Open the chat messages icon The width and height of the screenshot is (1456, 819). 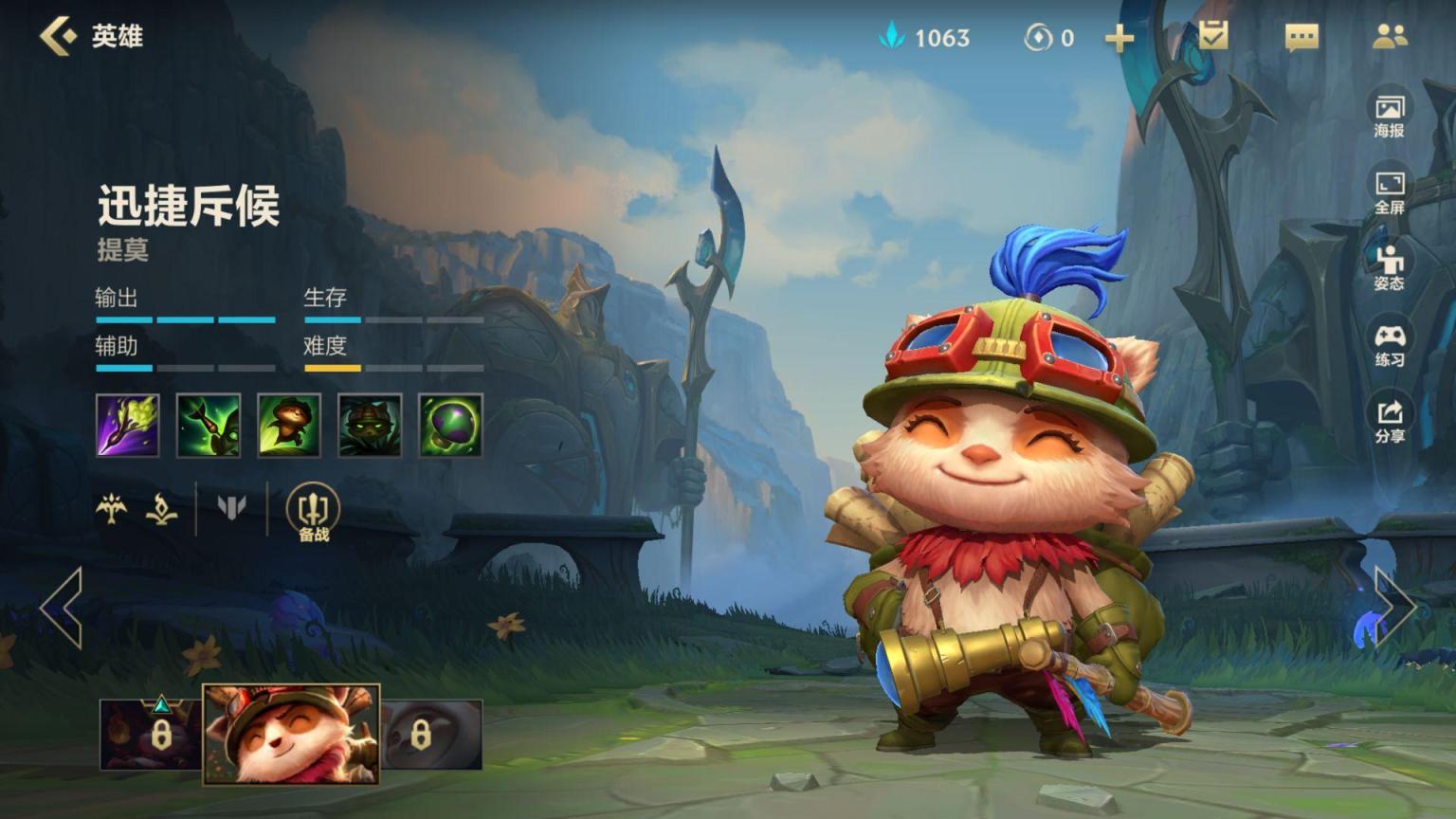[1301, 37]
